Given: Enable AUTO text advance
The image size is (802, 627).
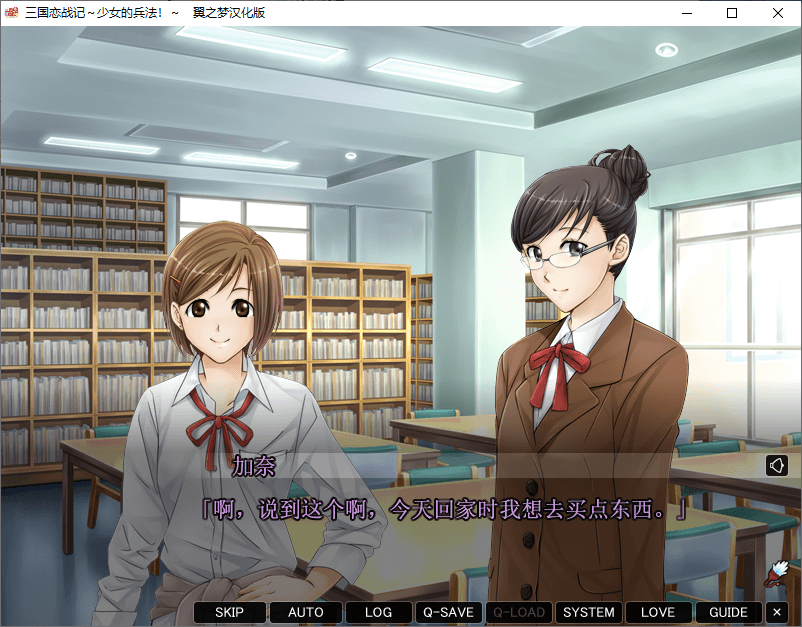Looking at the screenshot, I should pyautogui.click(x=305, y=612).
